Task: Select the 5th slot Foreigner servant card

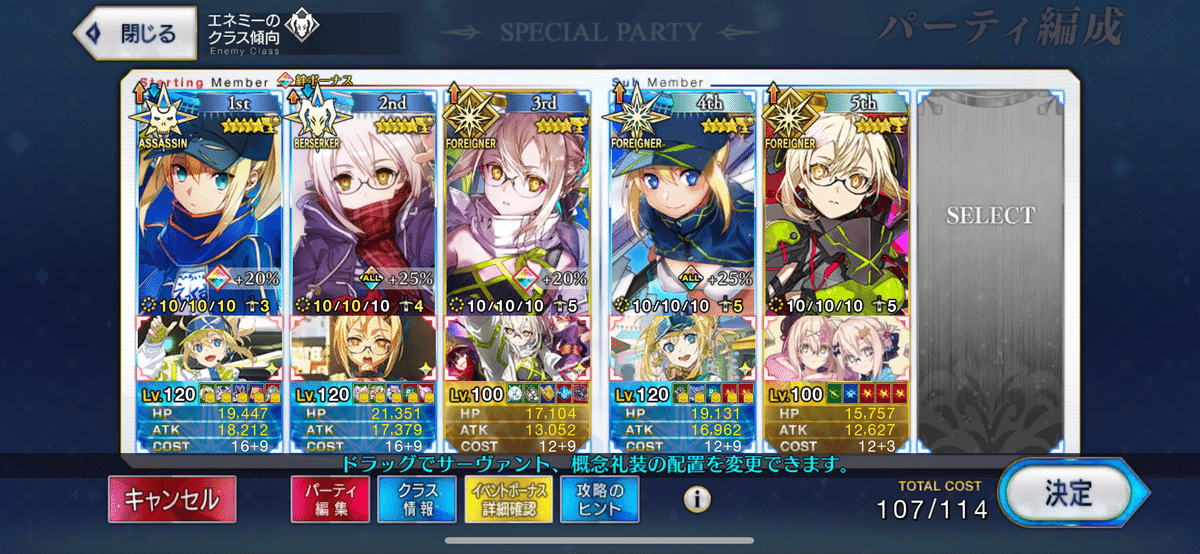Action: point(836,200)
